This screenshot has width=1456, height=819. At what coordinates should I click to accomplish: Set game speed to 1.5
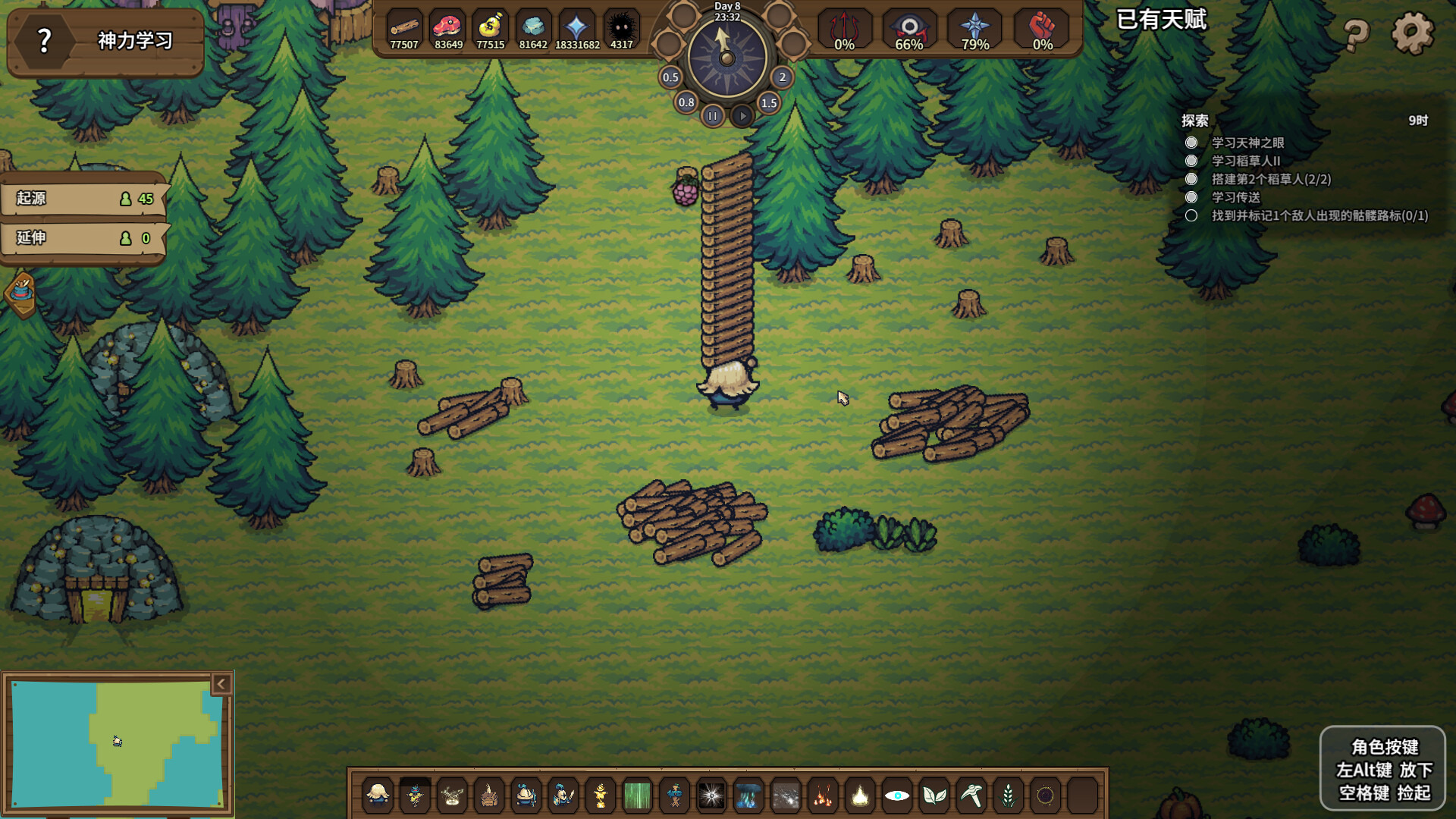[769, 103]
